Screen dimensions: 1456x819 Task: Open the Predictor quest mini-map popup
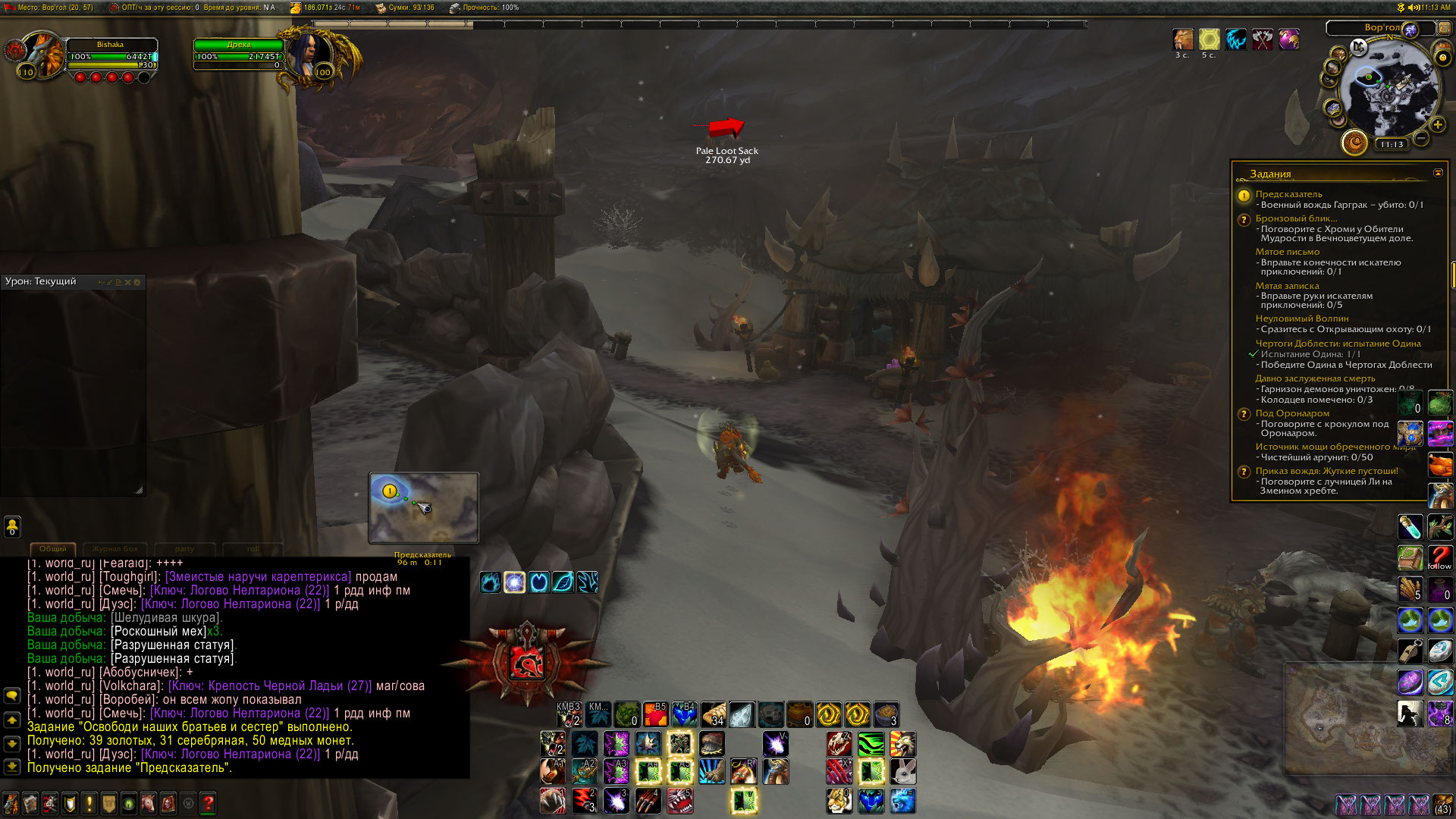(423, 507)
